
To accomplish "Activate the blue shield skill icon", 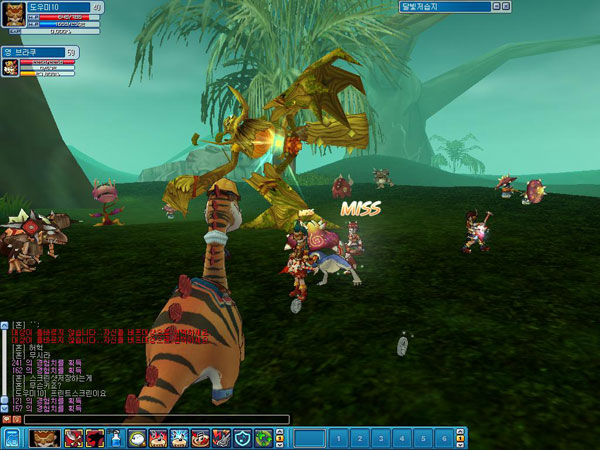I will pos(242,438).
